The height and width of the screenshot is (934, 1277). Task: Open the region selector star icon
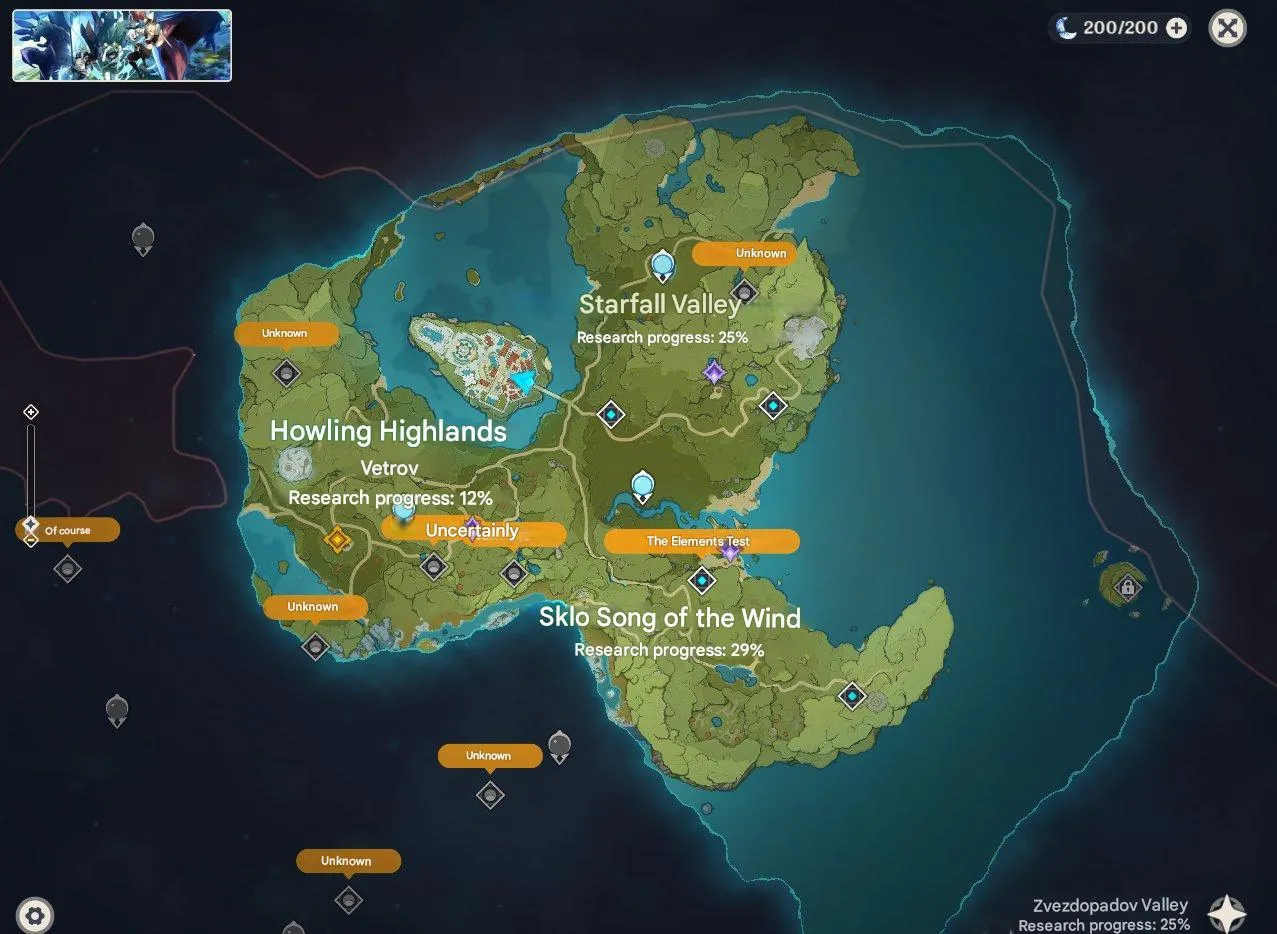[1227, 912]
